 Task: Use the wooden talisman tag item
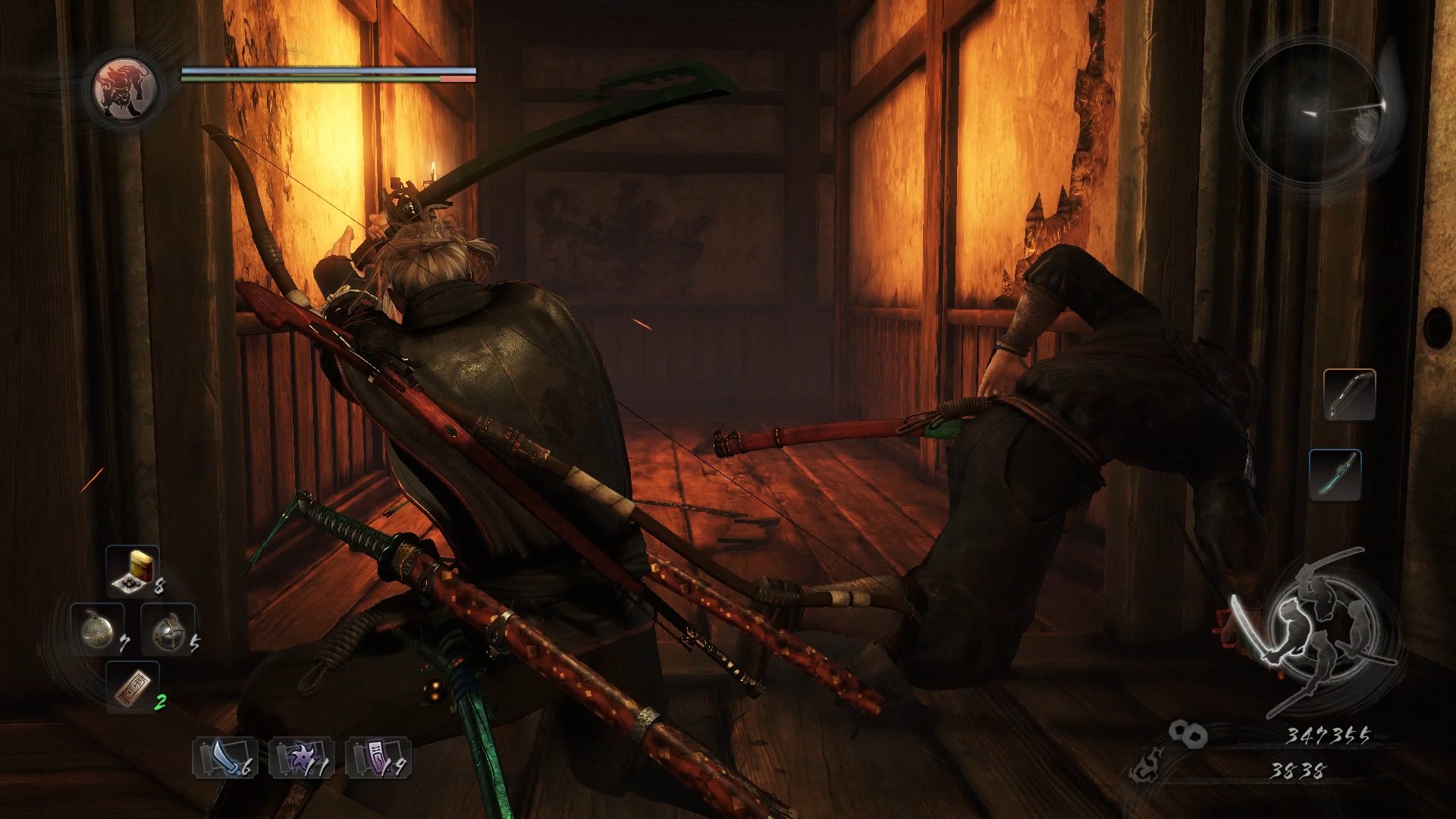pos(133,686)
